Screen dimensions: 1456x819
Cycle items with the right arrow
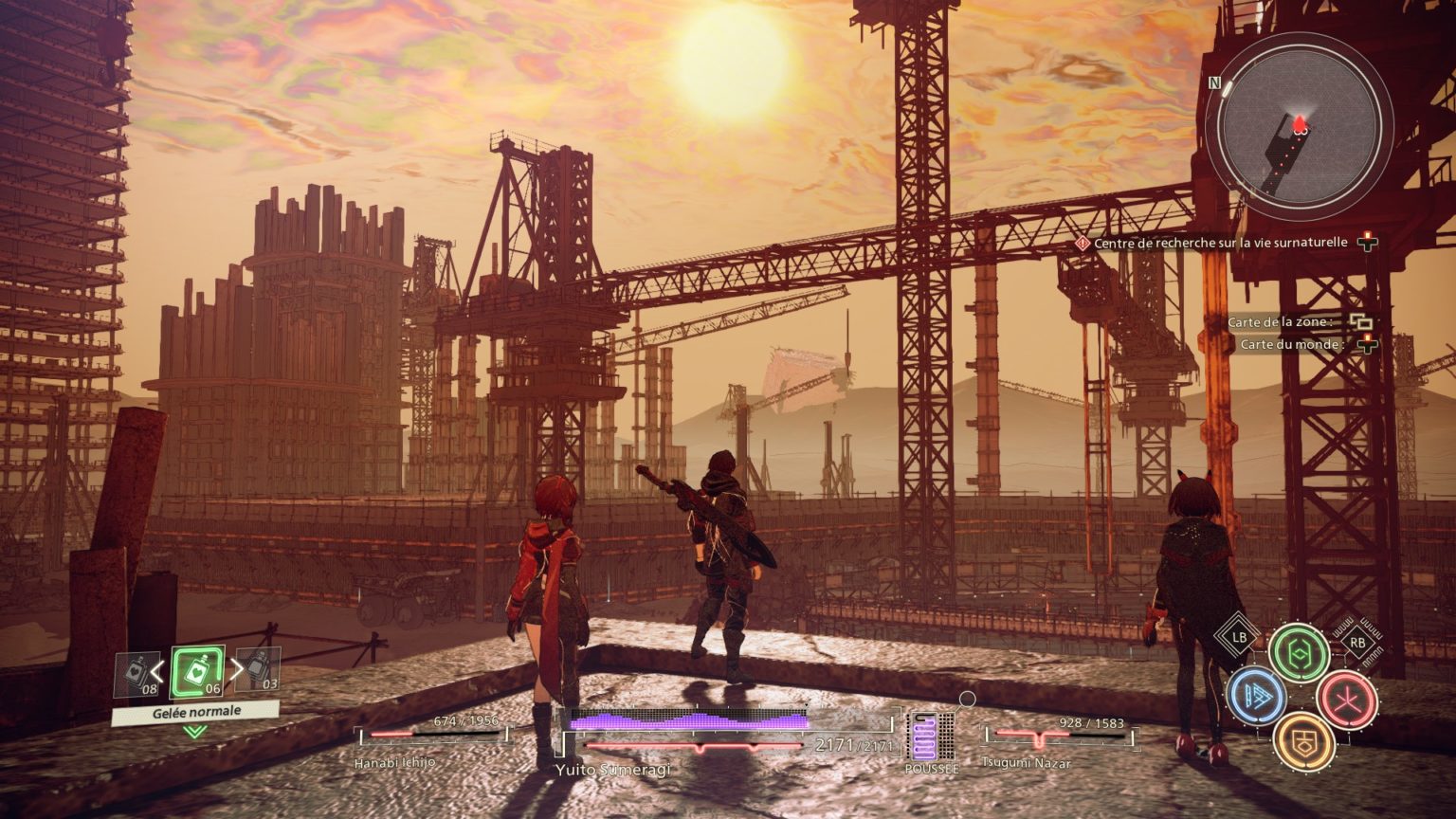tap(237, 670)
